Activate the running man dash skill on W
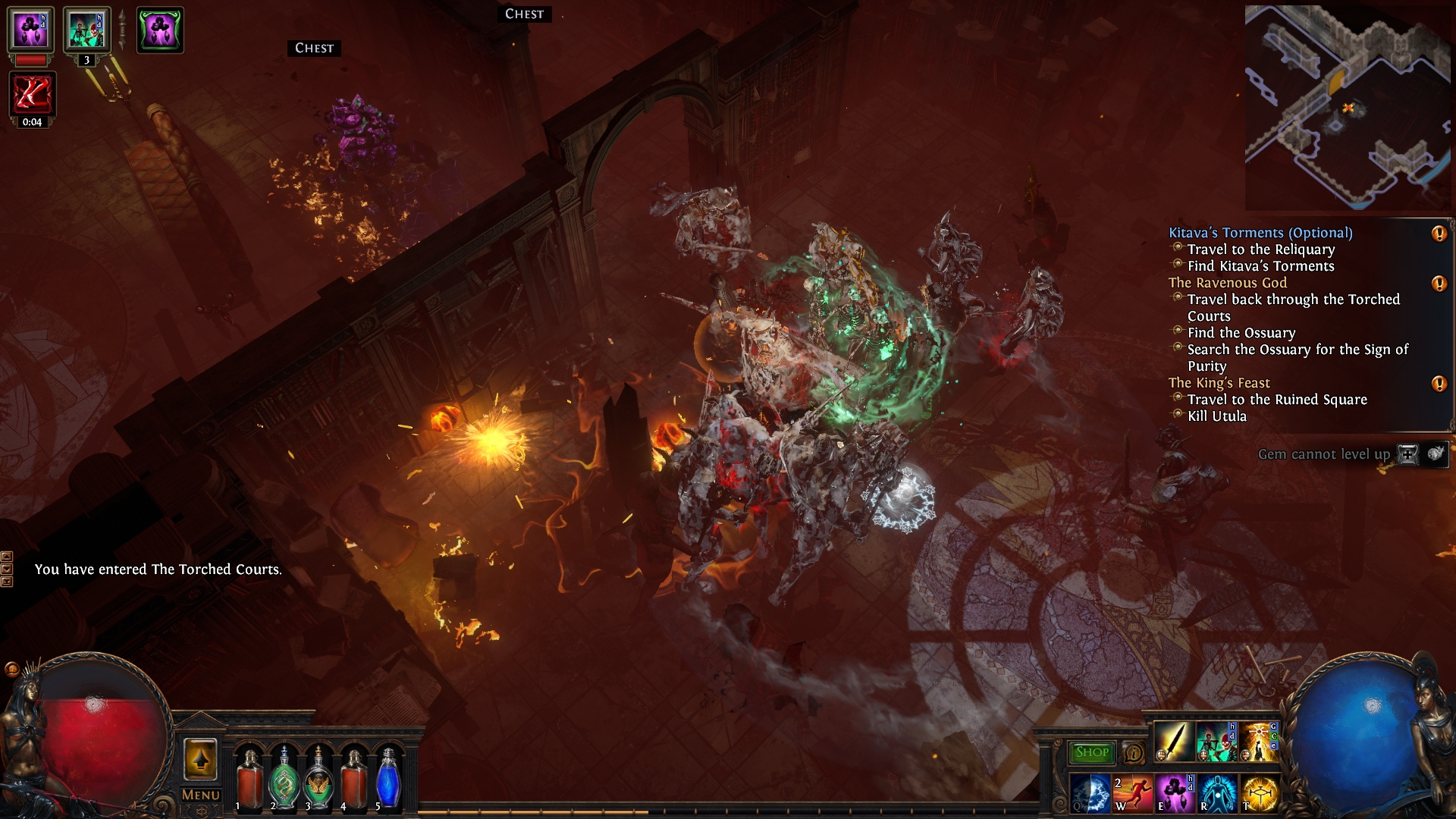The image size is (1456, 819). (1133, 794)
